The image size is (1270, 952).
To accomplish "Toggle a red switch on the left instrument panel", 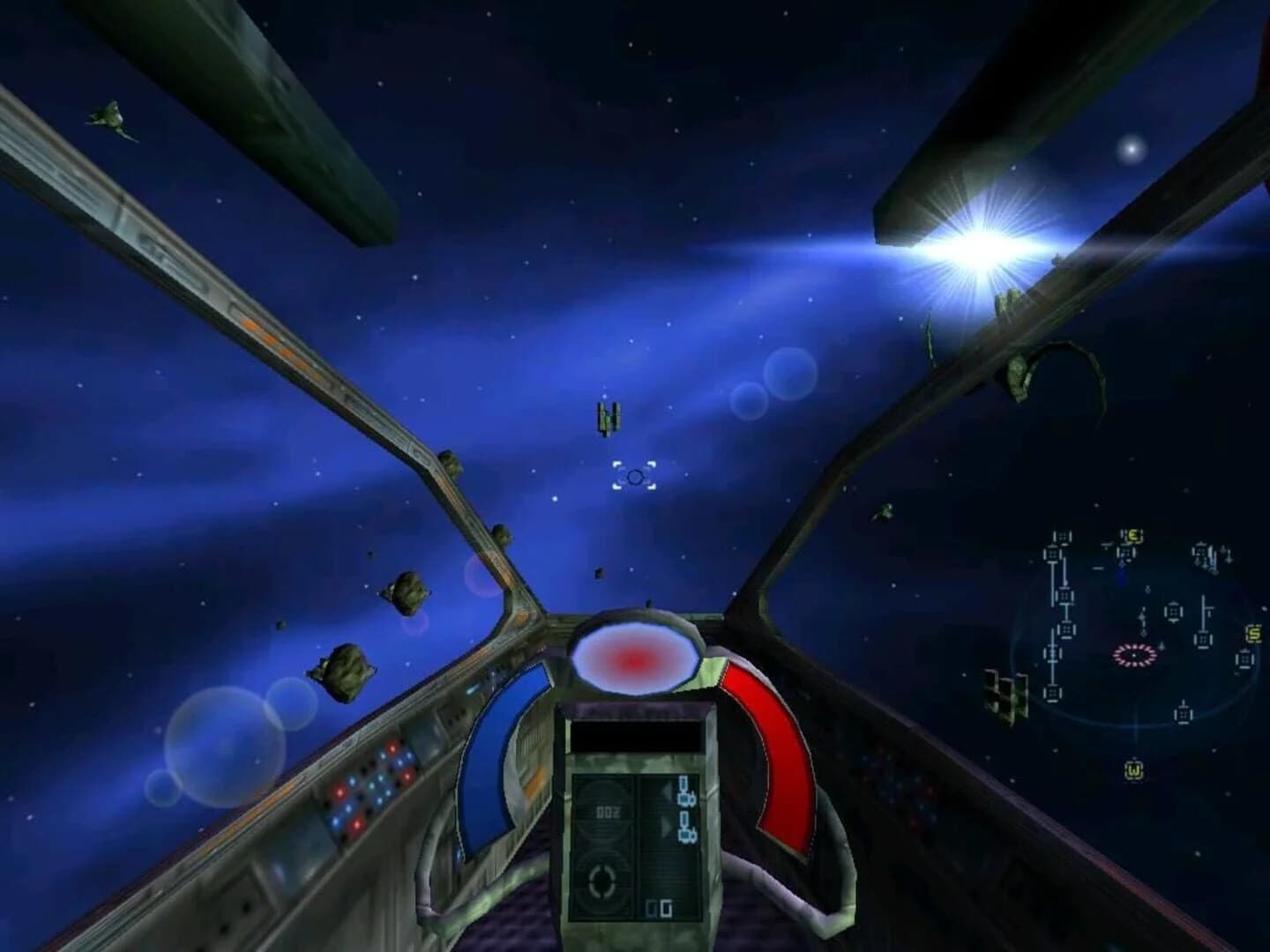I will point(340,792).
